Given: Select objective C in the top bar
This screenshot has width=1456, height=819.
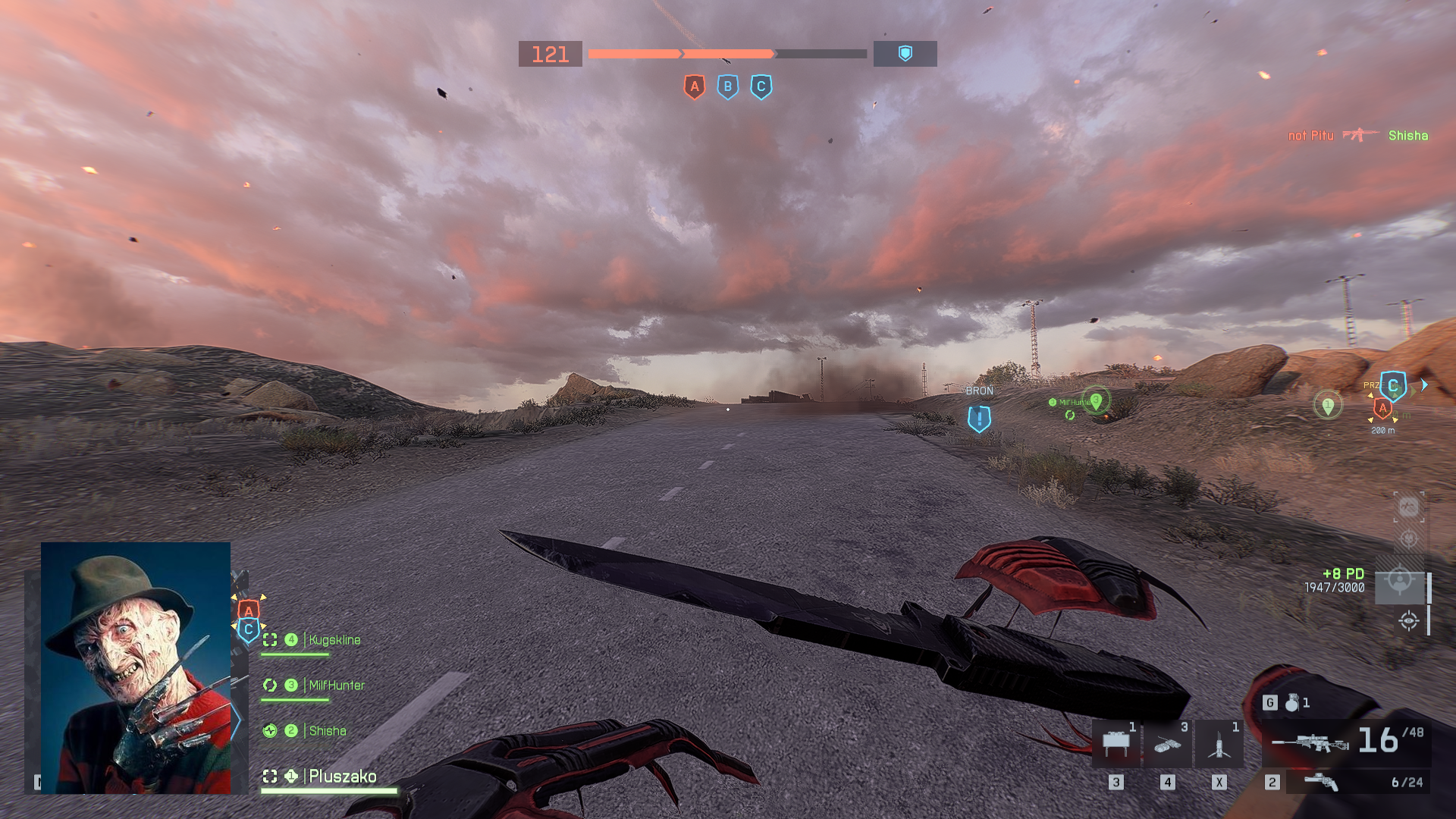Looking at the screenshot, I should 761,87.
